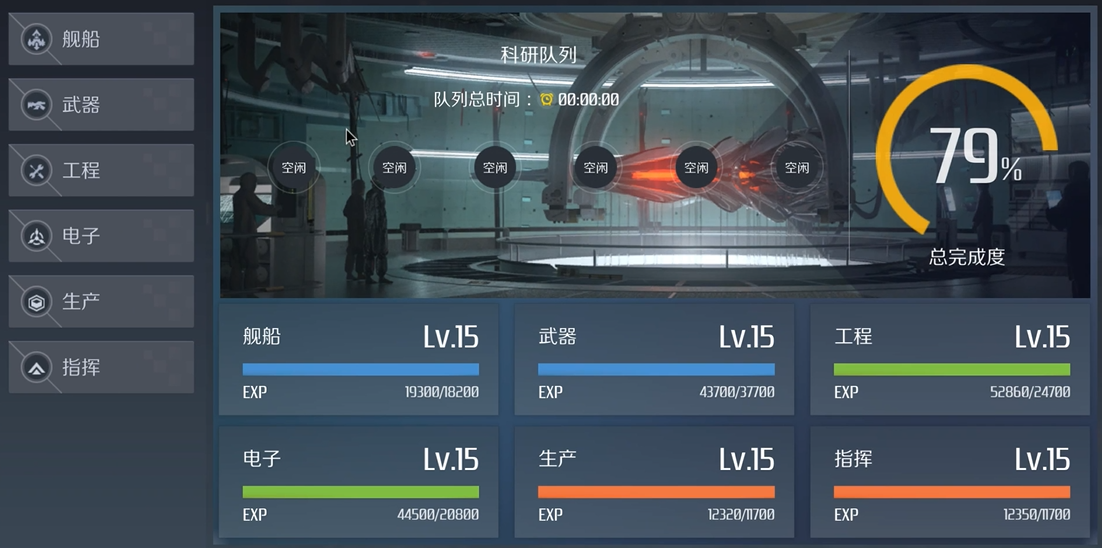
Task: Switch to the 工程 research tab
Action: point(100,171)
